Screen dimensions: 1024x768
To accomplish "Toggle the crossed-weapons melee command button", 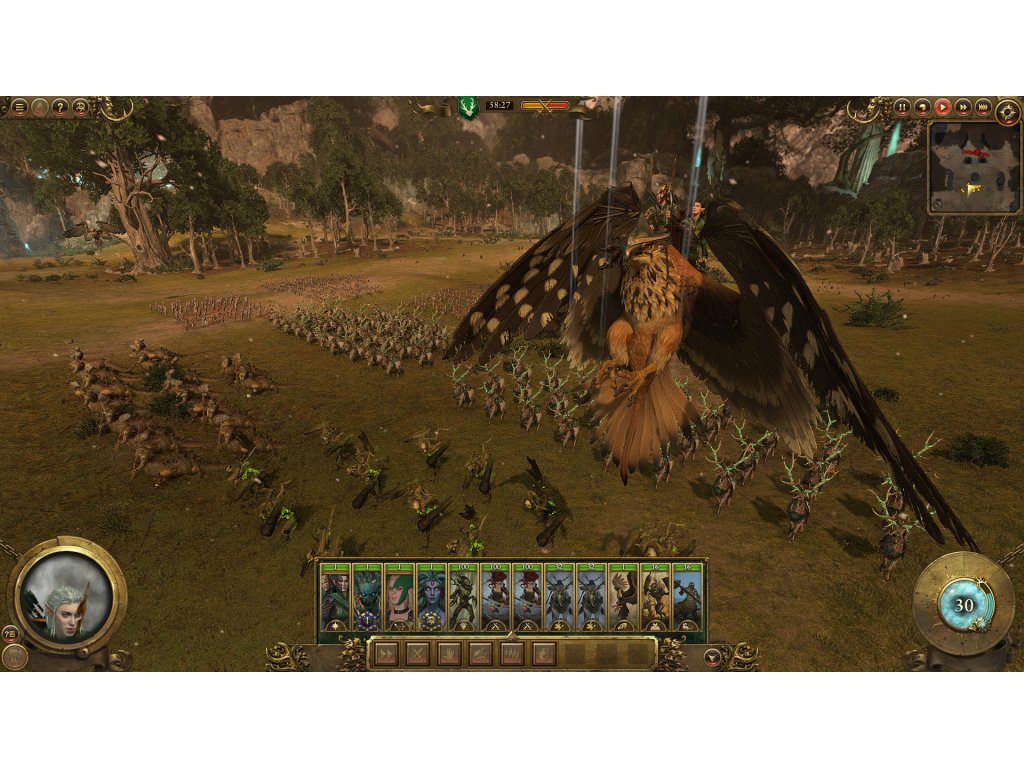I will point(417,654).
